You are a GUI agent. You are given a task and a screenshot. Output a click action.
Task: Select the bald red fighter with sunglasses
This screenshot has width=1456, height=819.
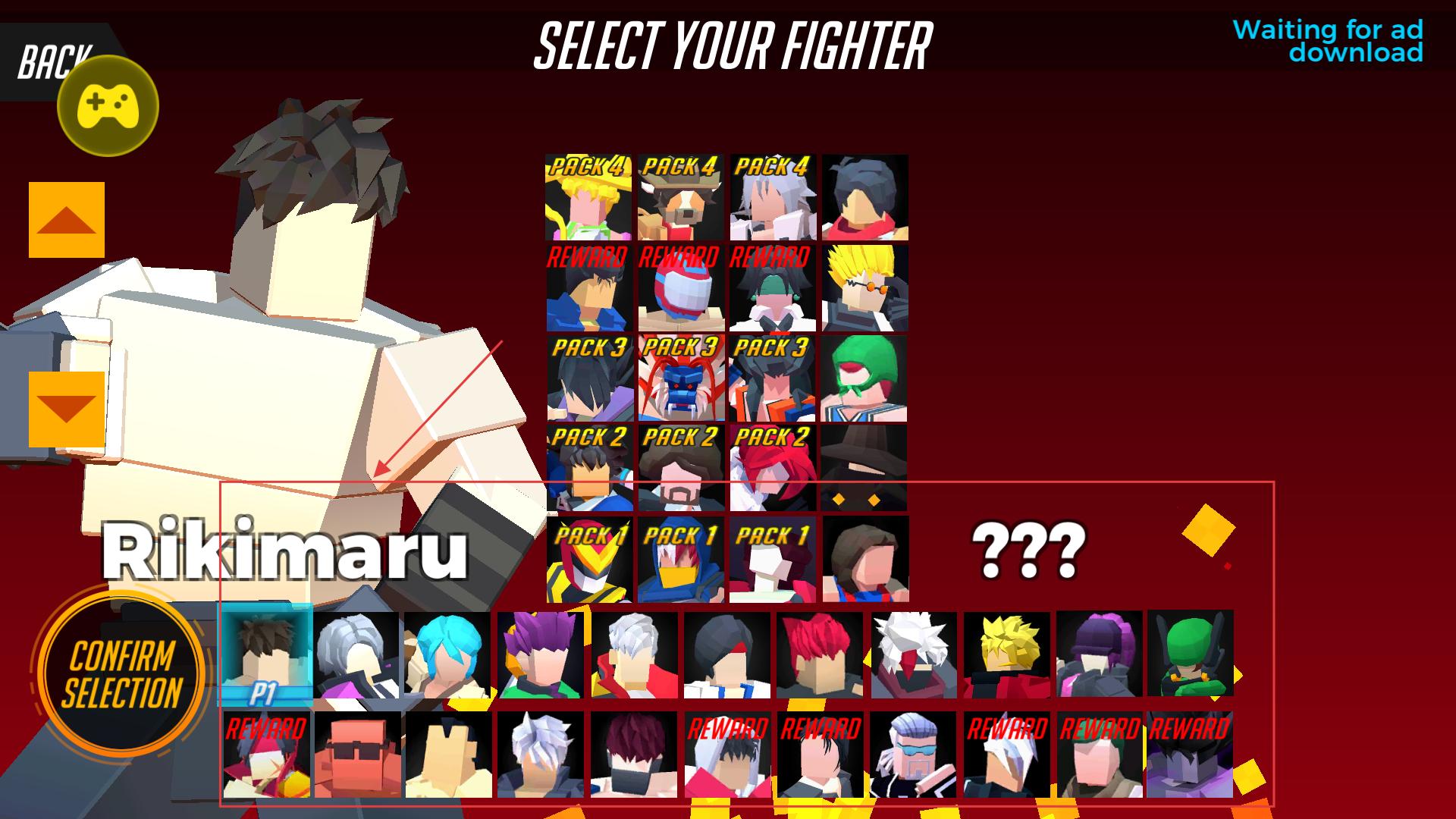(357, 755)
